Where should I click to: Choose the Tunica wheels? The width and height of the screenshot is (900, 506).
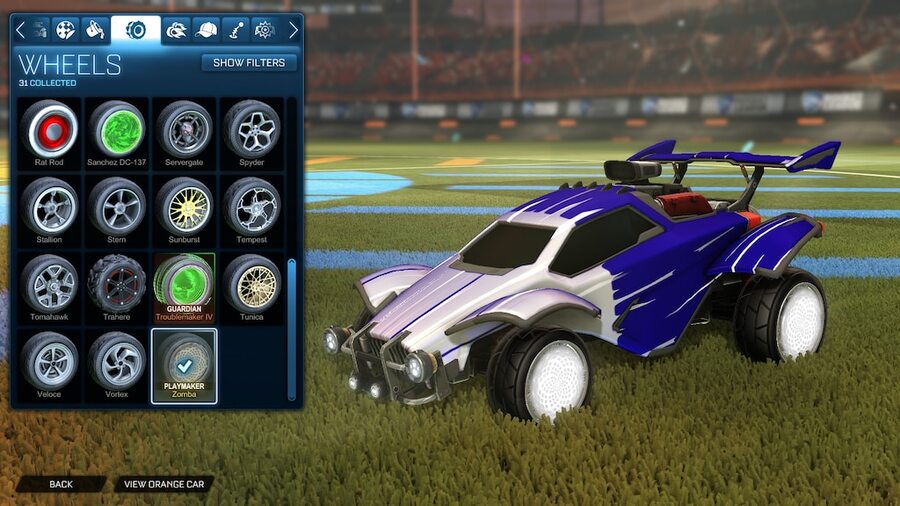251,283
